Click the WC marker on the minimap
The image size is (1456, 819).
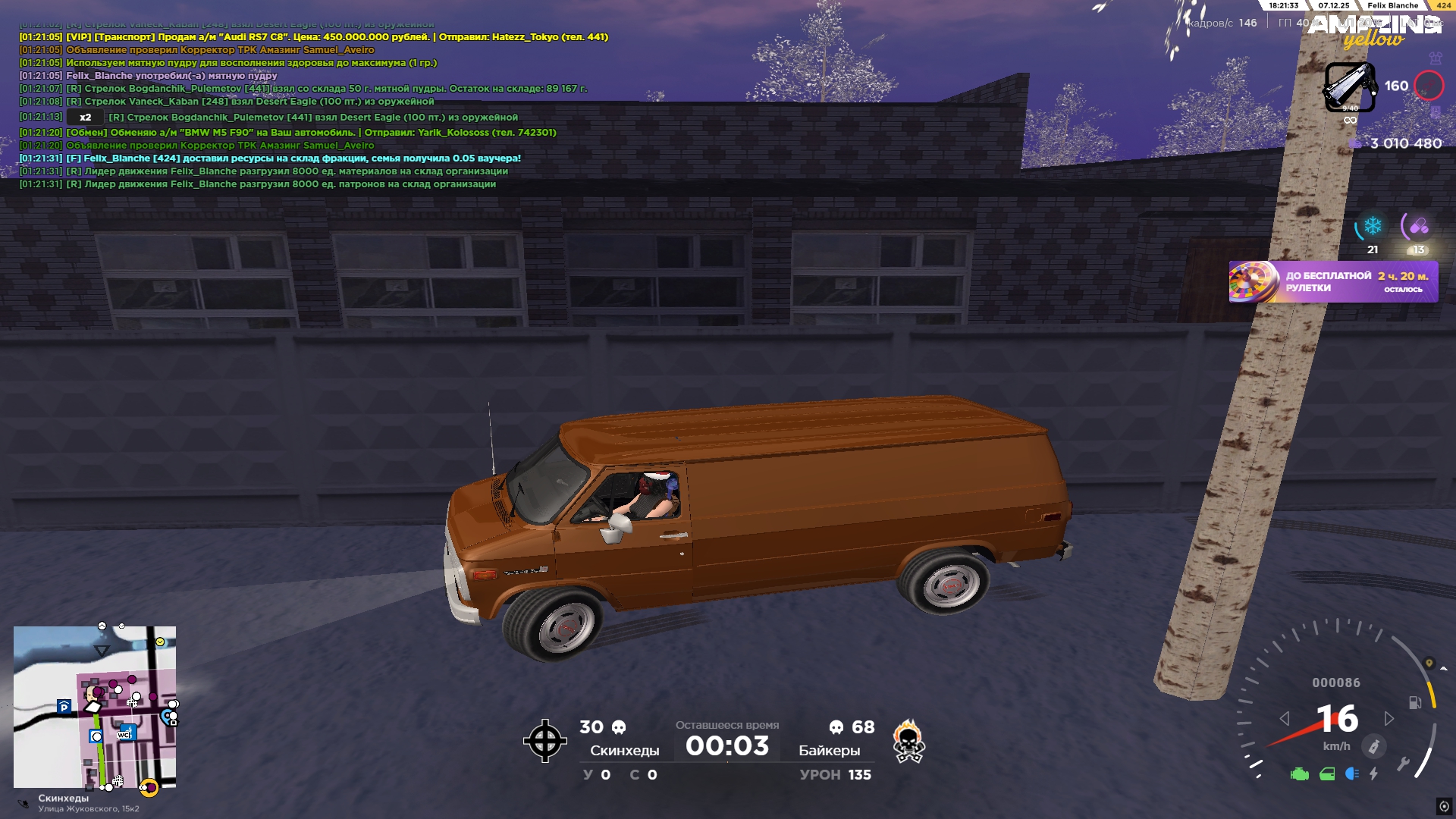(x=126, y=733)
